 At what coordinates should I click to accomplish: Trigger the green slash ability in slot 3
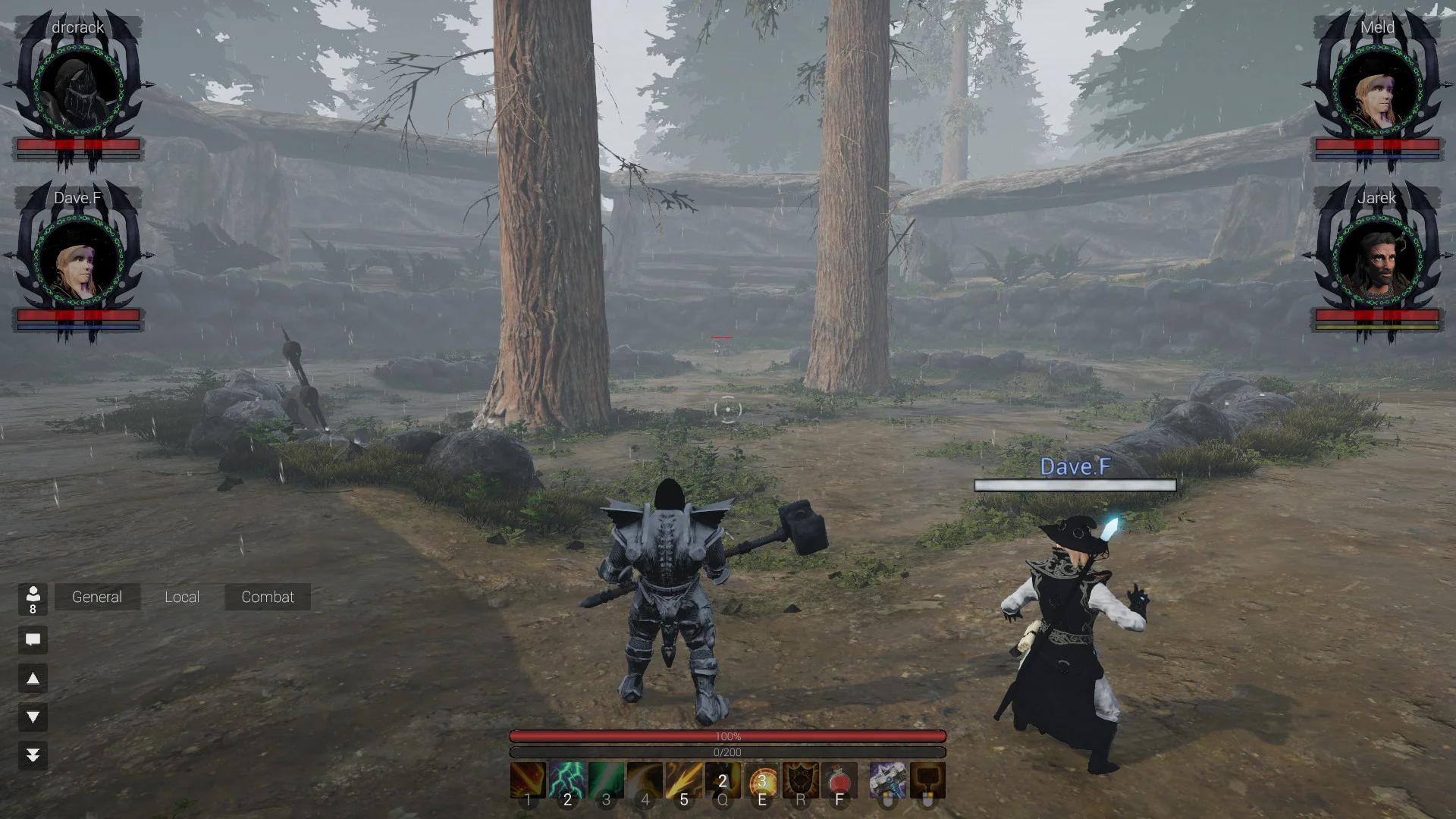(606, 780)
